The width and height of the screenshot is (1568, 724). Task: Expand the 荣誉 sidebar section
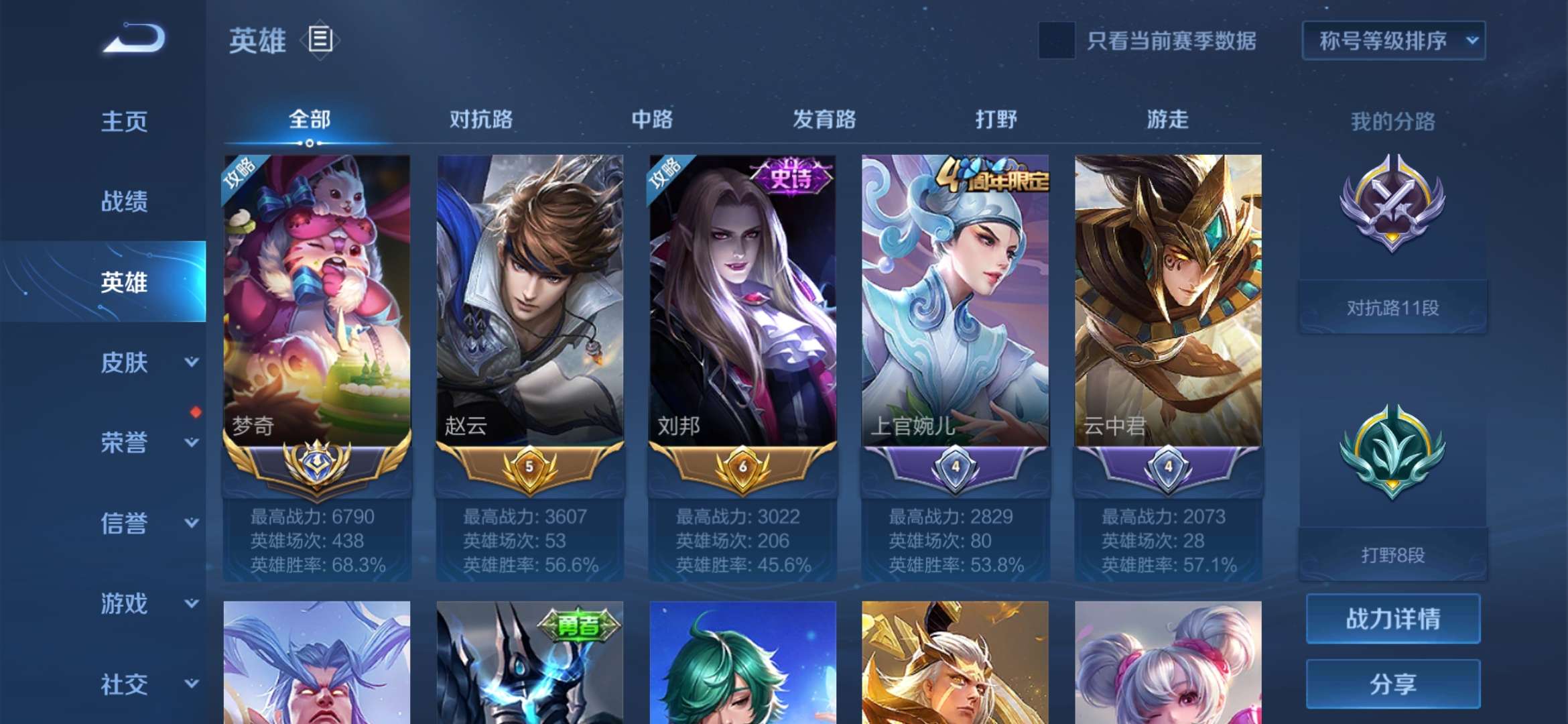123,444
